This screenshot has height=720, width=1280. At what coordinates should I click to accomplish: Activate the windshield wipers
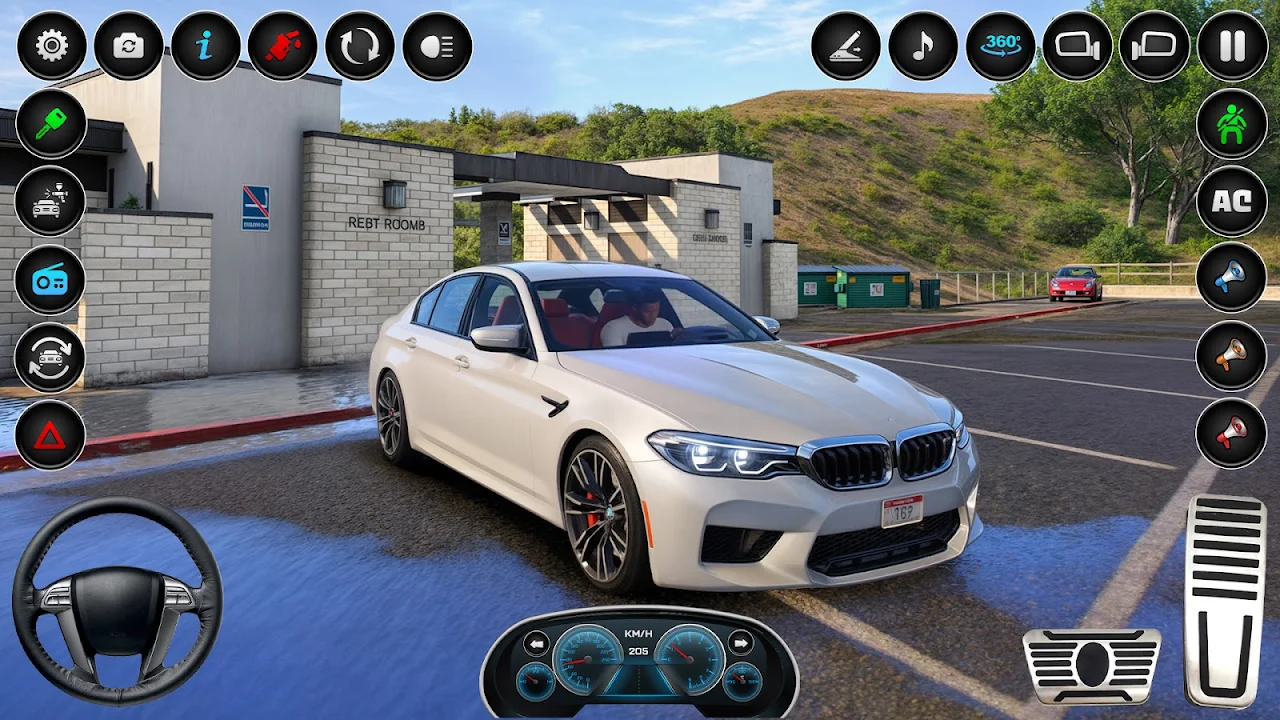(x=845, y=46)
